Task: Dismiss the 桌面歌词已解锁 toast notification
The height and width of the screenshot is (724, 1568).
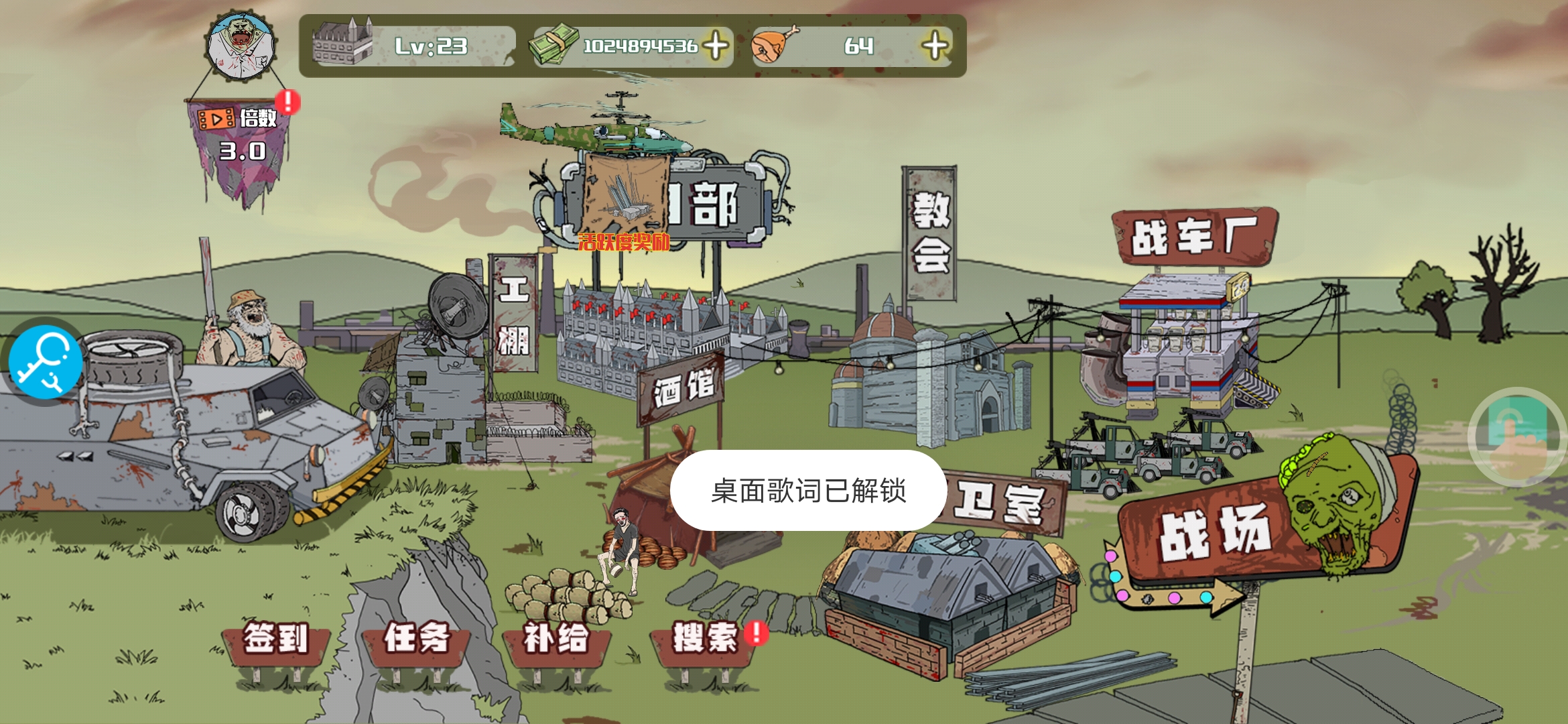Action: 808,491
